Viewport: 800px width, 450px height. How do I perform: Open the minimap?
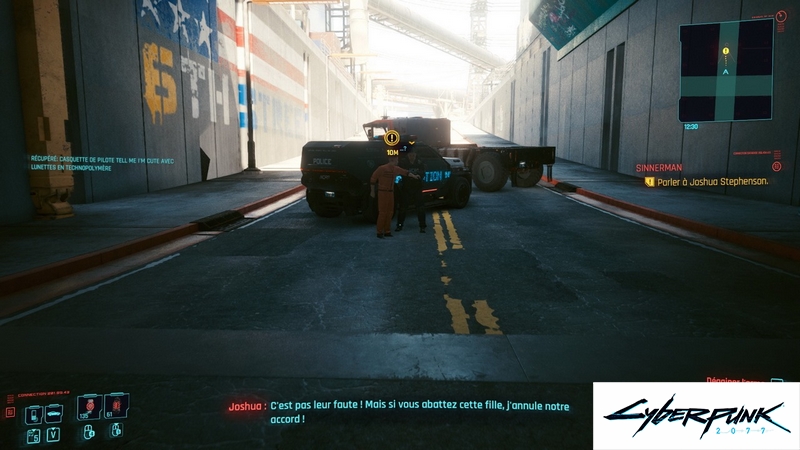point(726,70)
